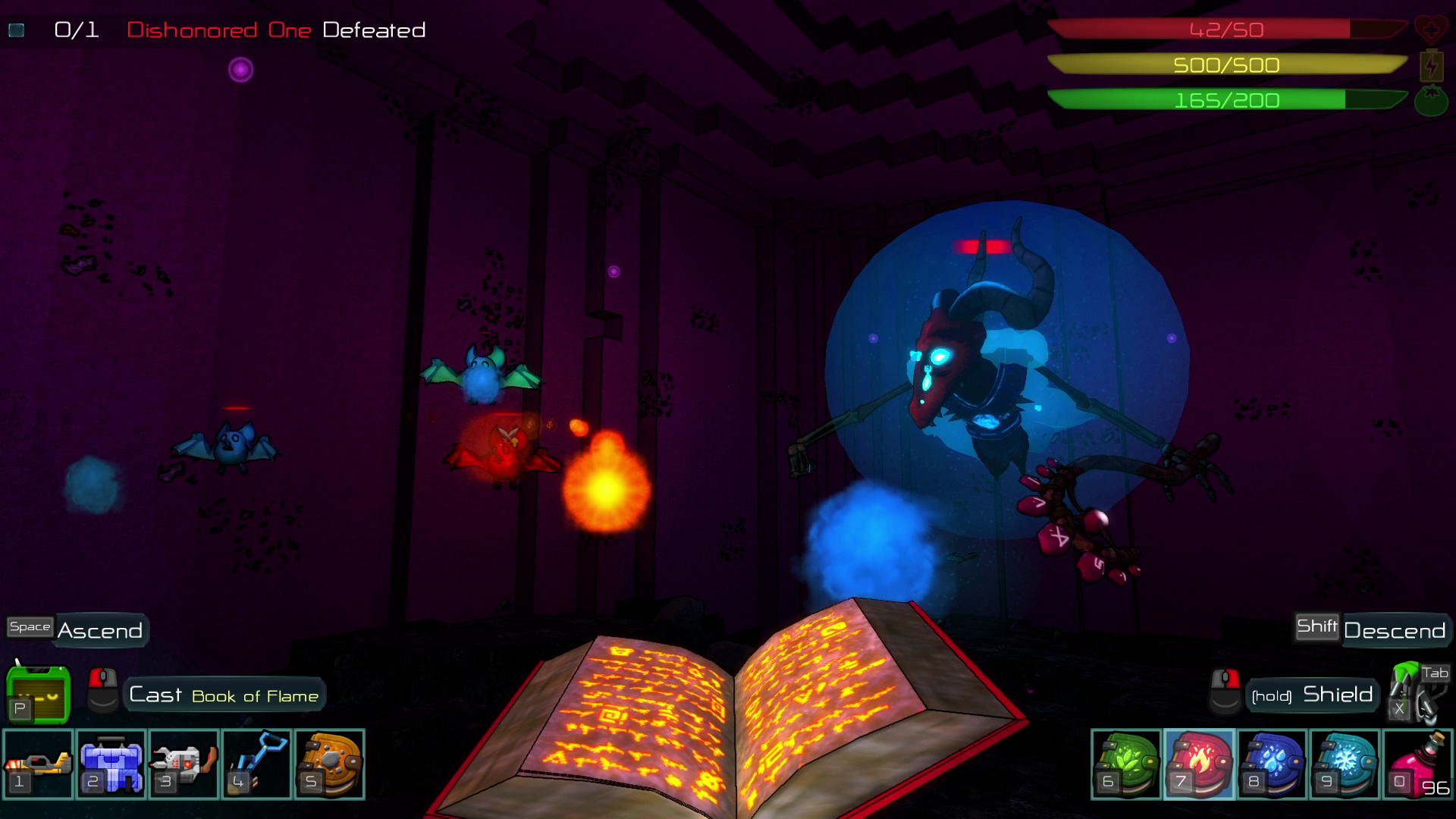The image size is (1456, 819).
Task: Select the blue shovel hotbar slot
Action: [x=256, y=764]
